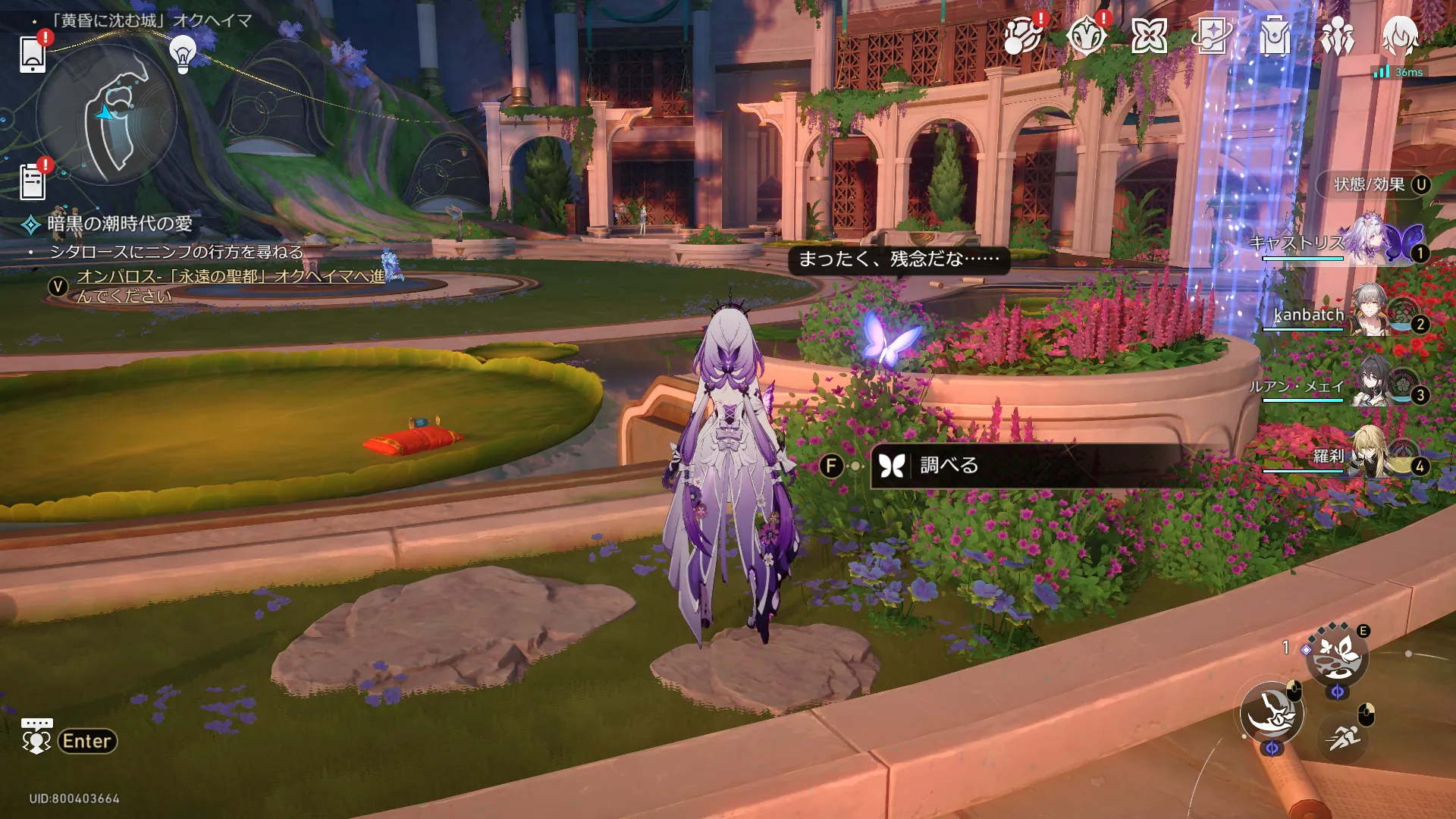Viewport: 1456px width, 819px height.
Task: Open the Warp star icon
Action: click(1149, 36)
